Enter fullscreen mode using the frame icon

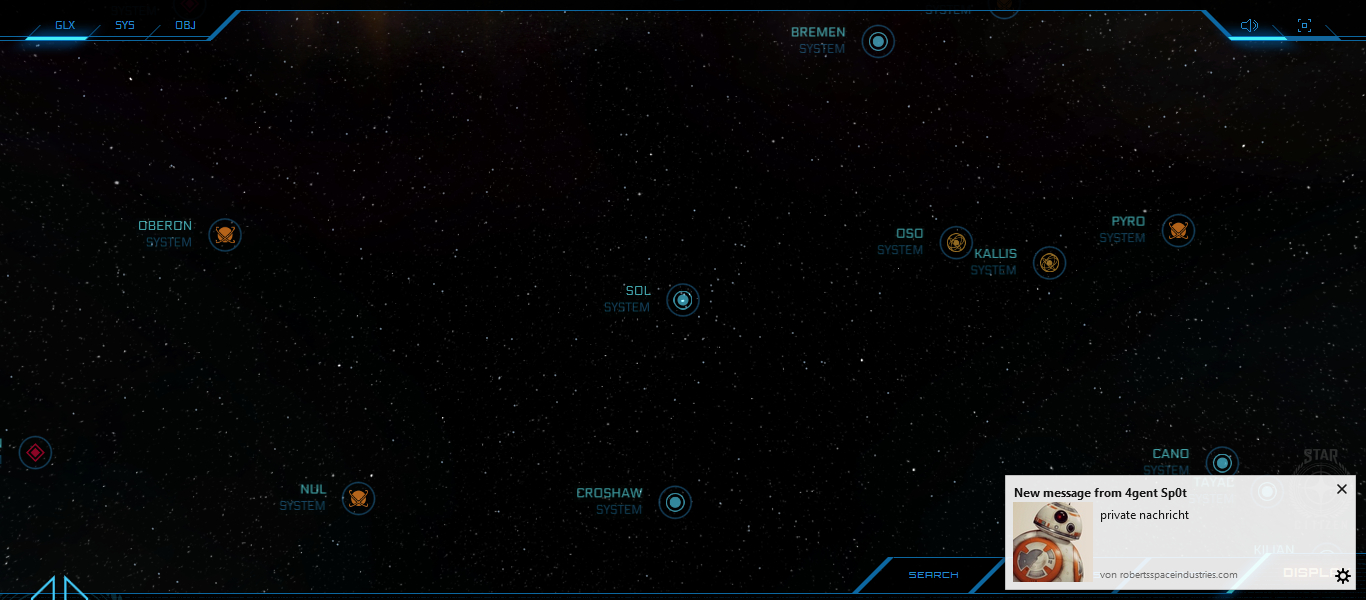click(x=1304, y=25)
